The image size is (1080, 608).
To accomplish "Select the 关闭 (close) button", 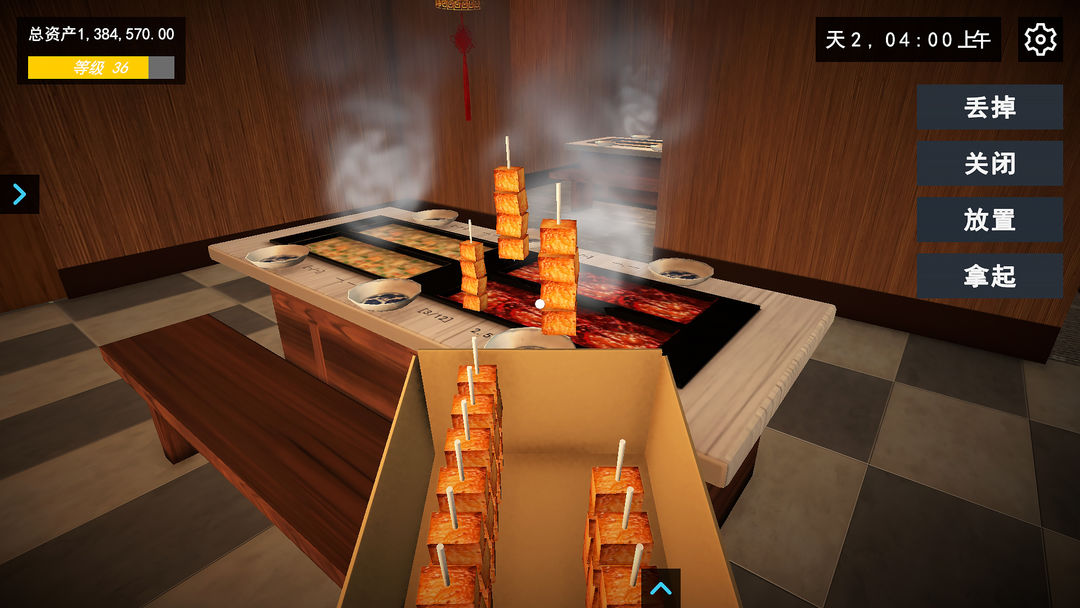I will coord(989,163).
